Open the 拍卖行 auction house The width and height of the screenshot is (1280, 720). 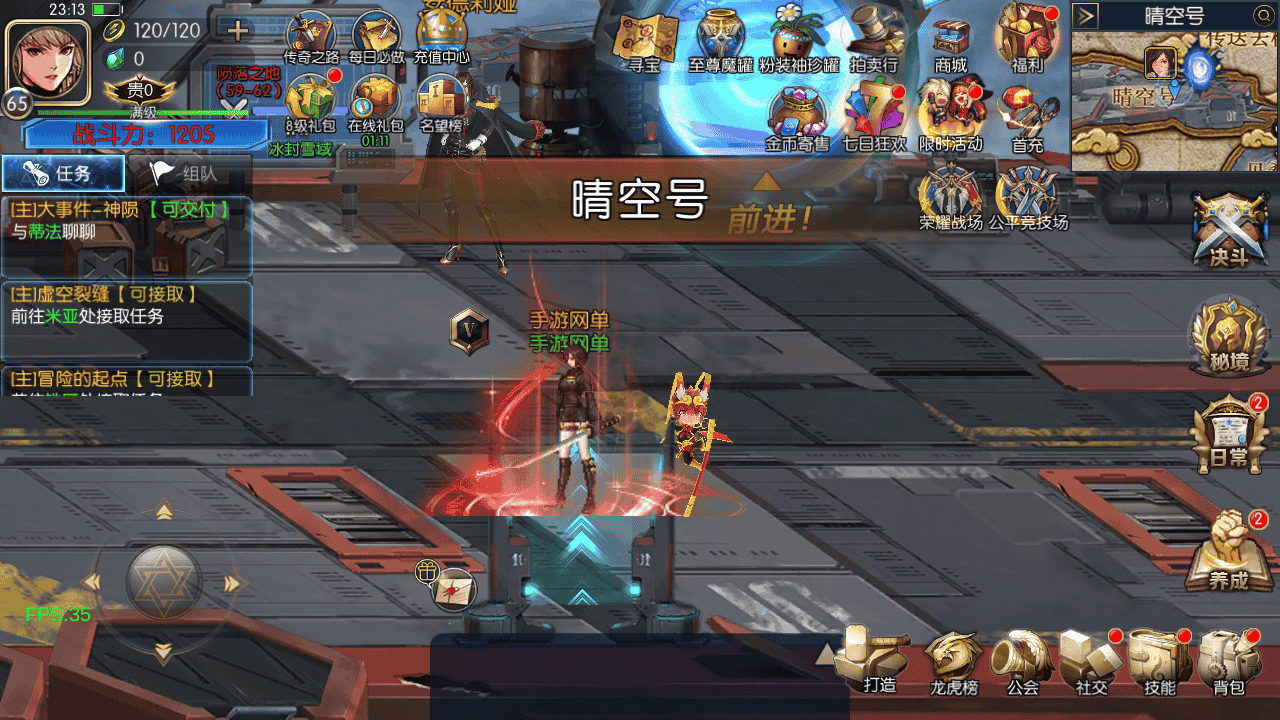[873, 42]
